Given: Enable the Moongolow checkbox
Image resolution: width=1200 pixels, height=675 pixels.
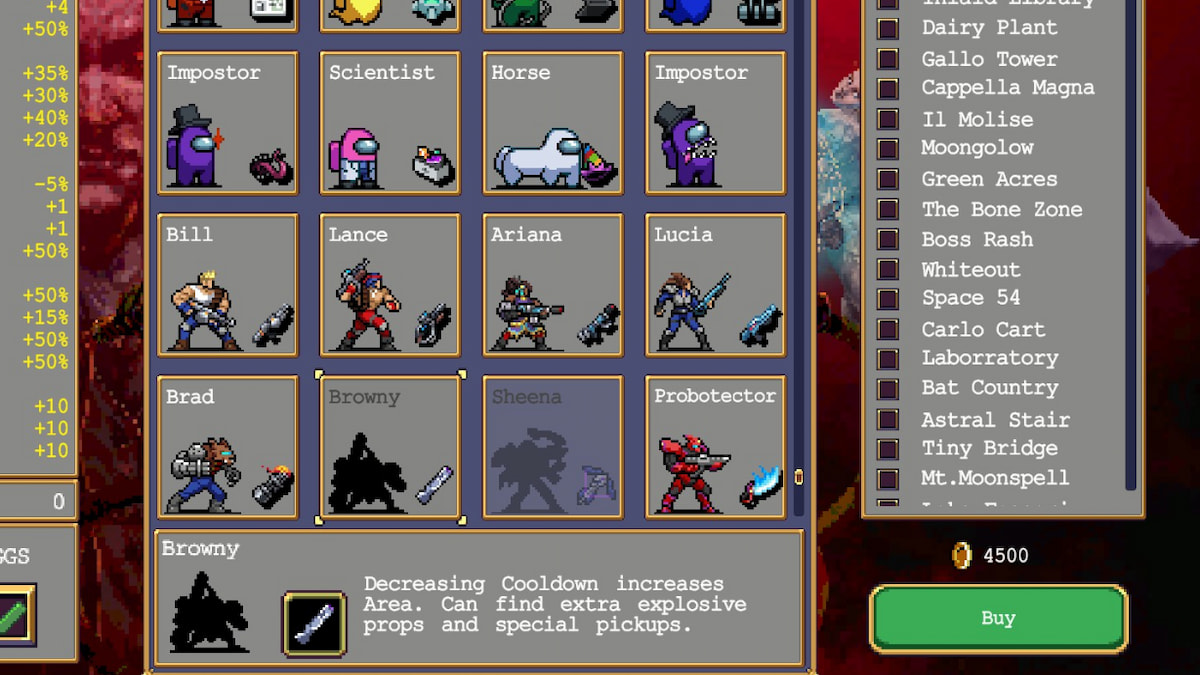Looking at the screenshot, I should click(888, 149).
